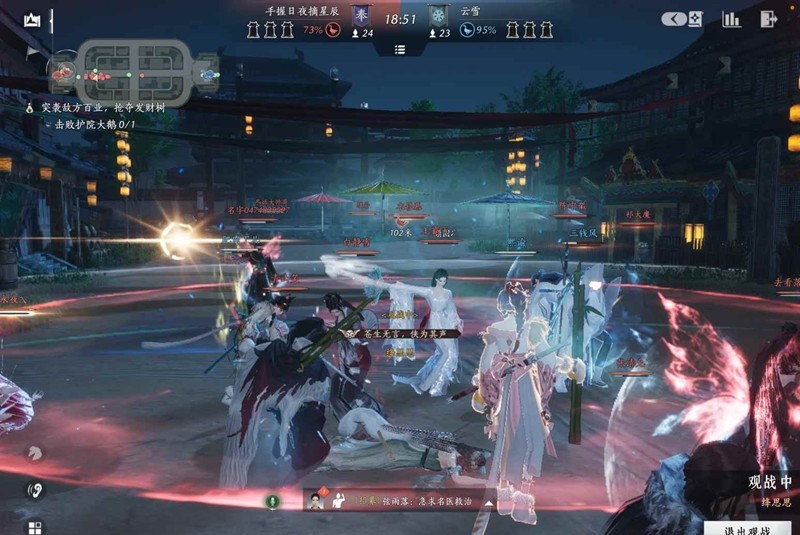The image size is (800, 535).
Task: Toggle the green microphone voice button
Action: click(x=270, y=499)
